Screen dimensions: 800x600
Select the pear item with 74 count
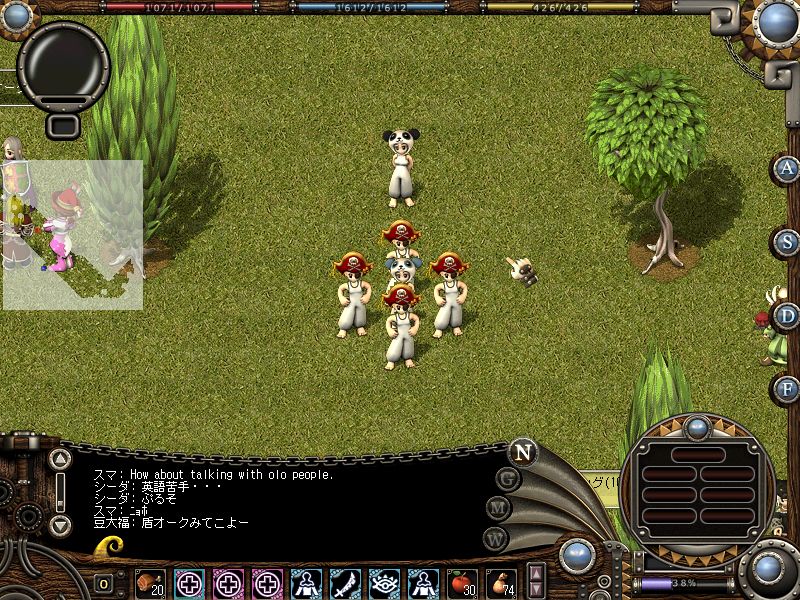pos(501,583)
